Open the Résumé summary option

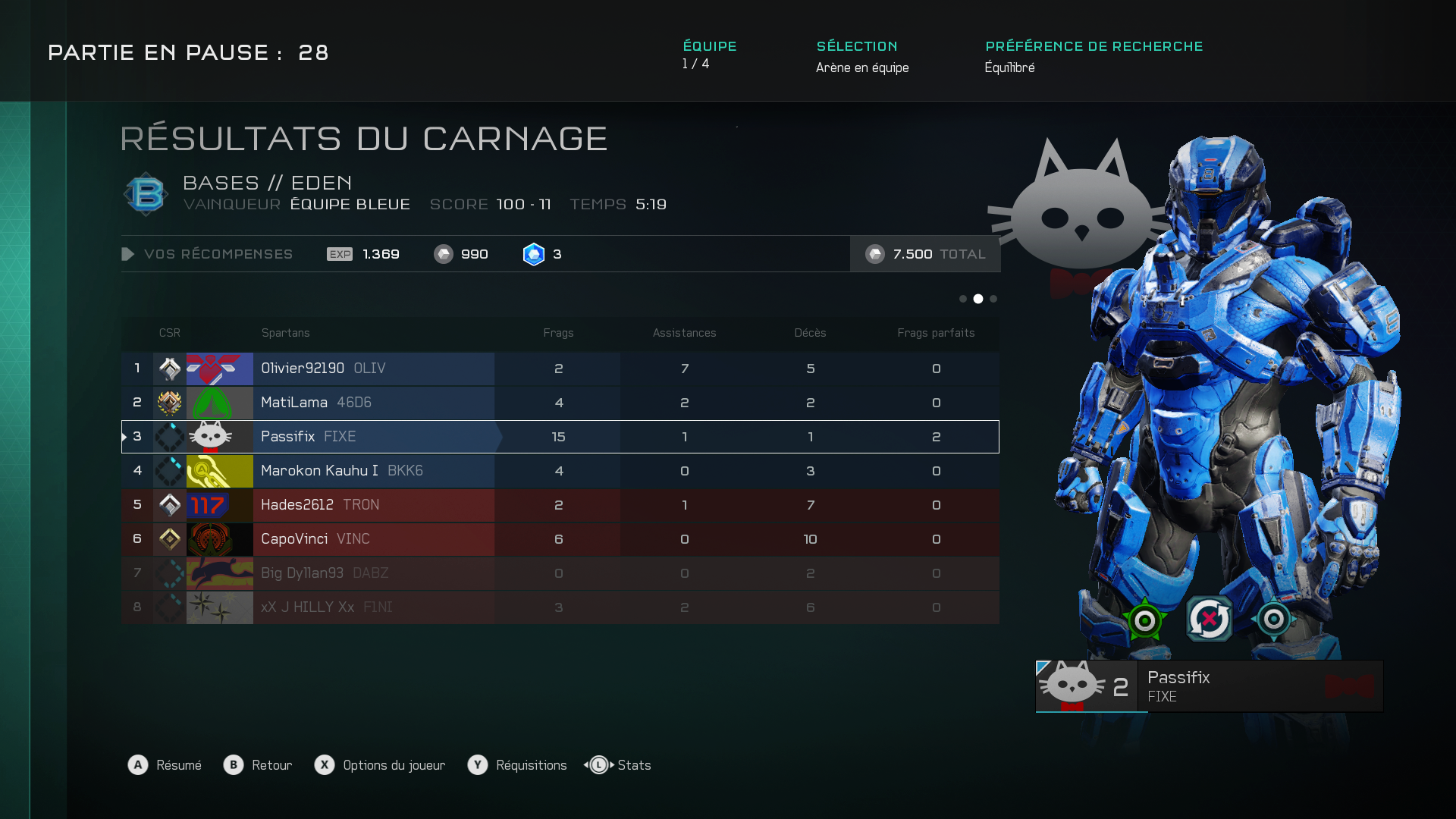(165, 765)
